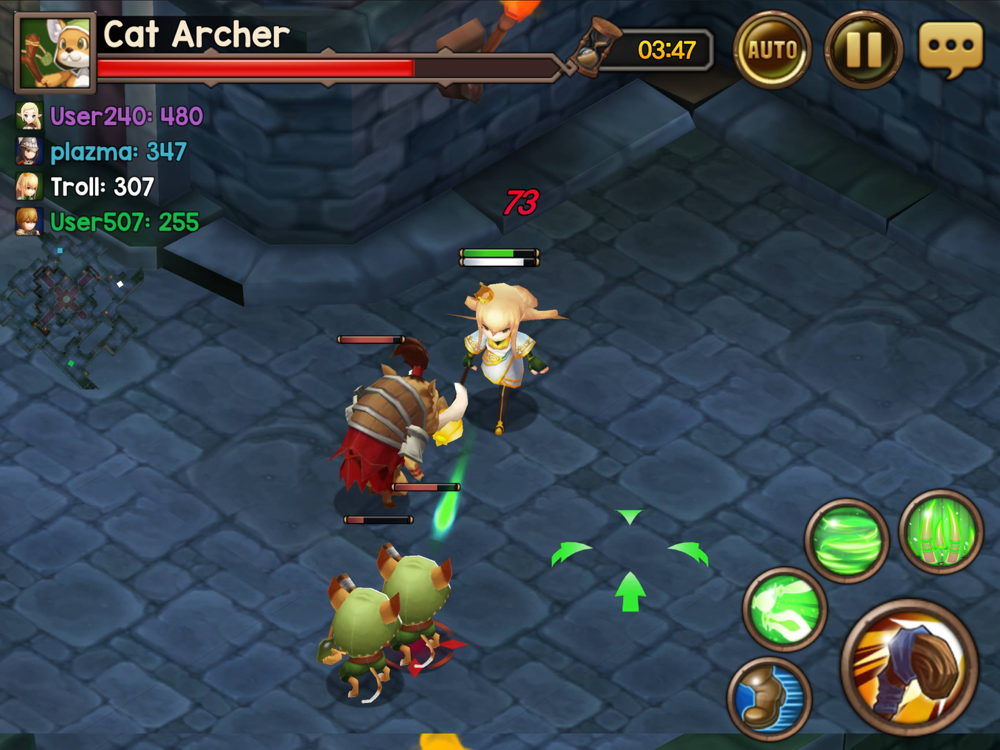Select User240 in the ranking list
This screenshot has width=1000, height=750.
click(x=110, y=117)
